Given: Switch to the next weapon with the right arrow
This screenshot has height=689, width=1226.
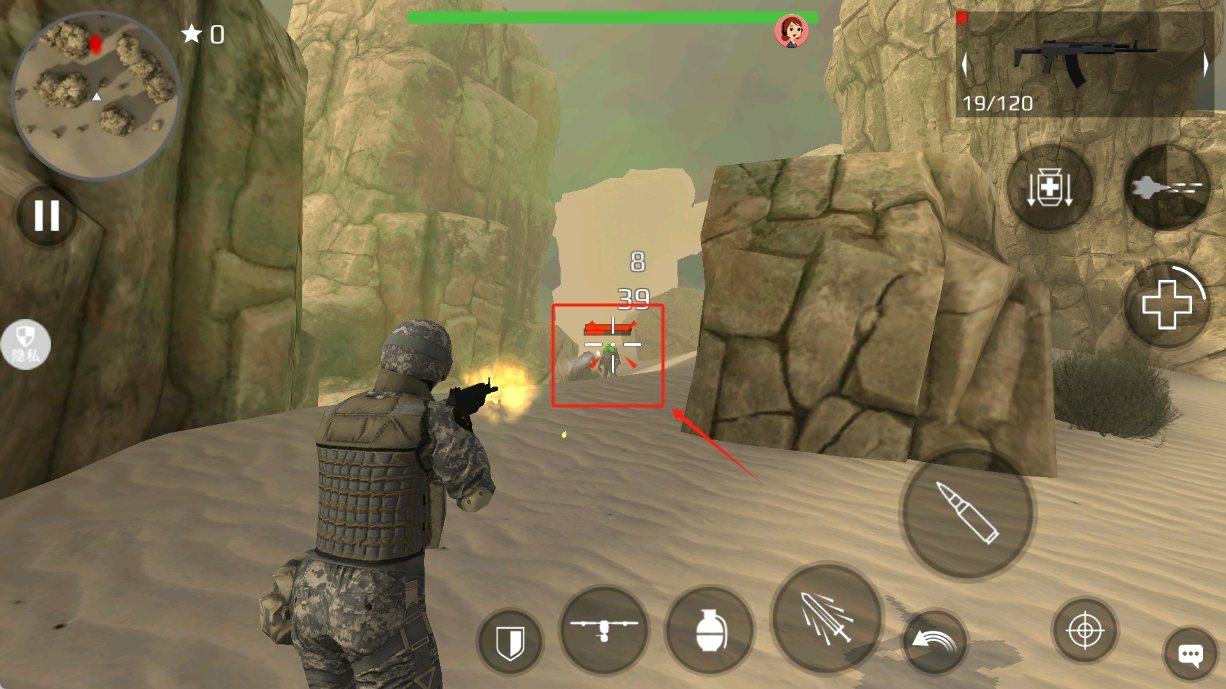Looking at the screenshot, I should 1206,64.
